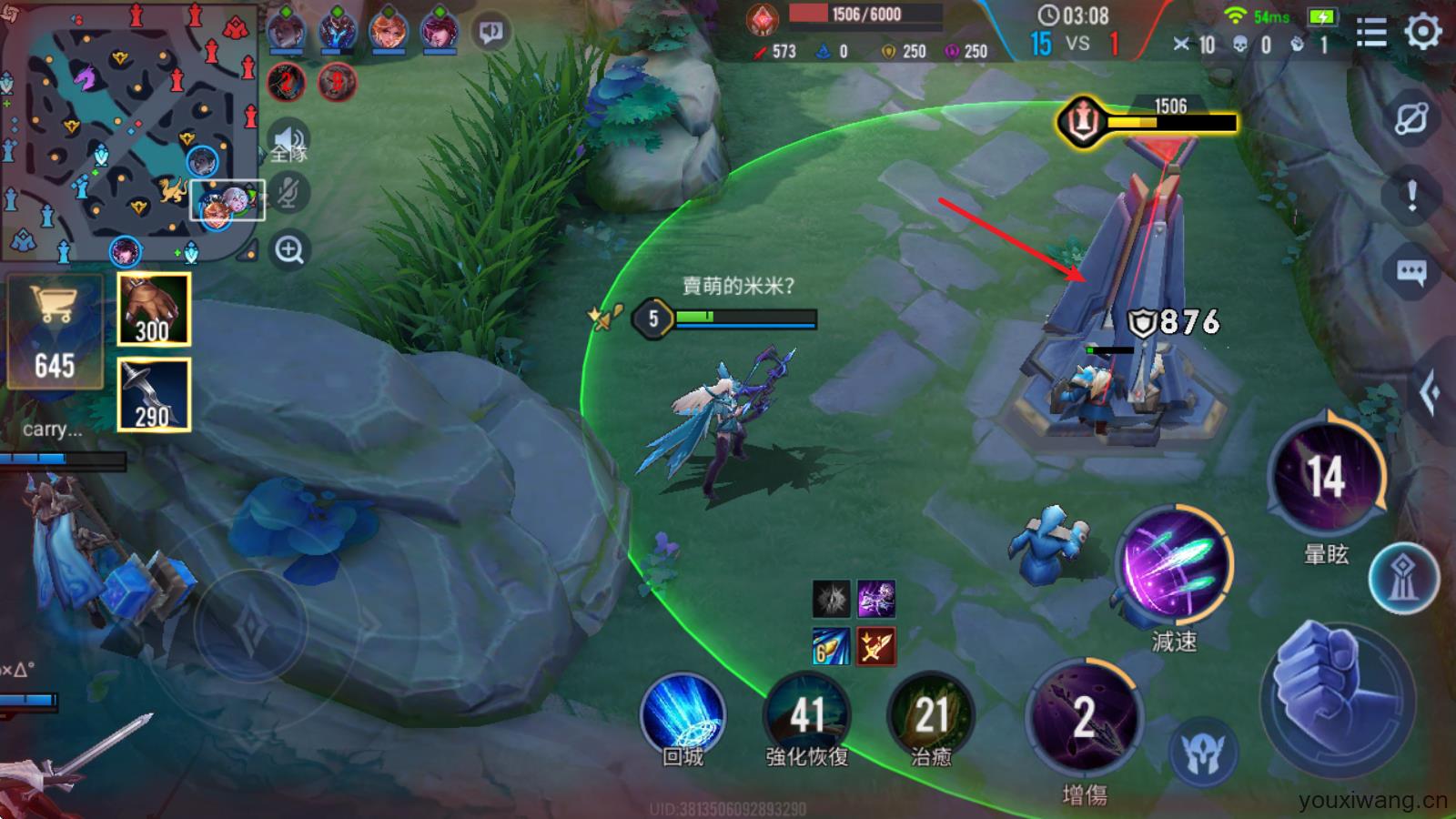Open the quick chat message bubble

click(x=1411, y=271)
